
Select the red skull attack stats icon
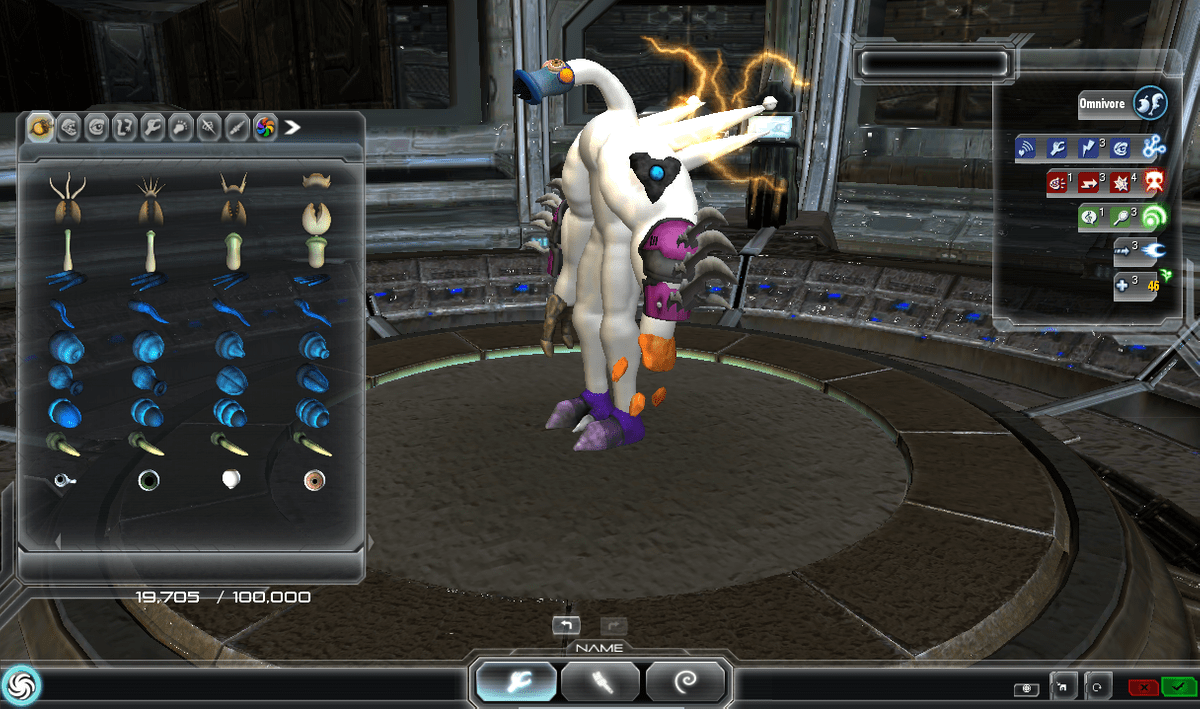tap(1154, 182)
